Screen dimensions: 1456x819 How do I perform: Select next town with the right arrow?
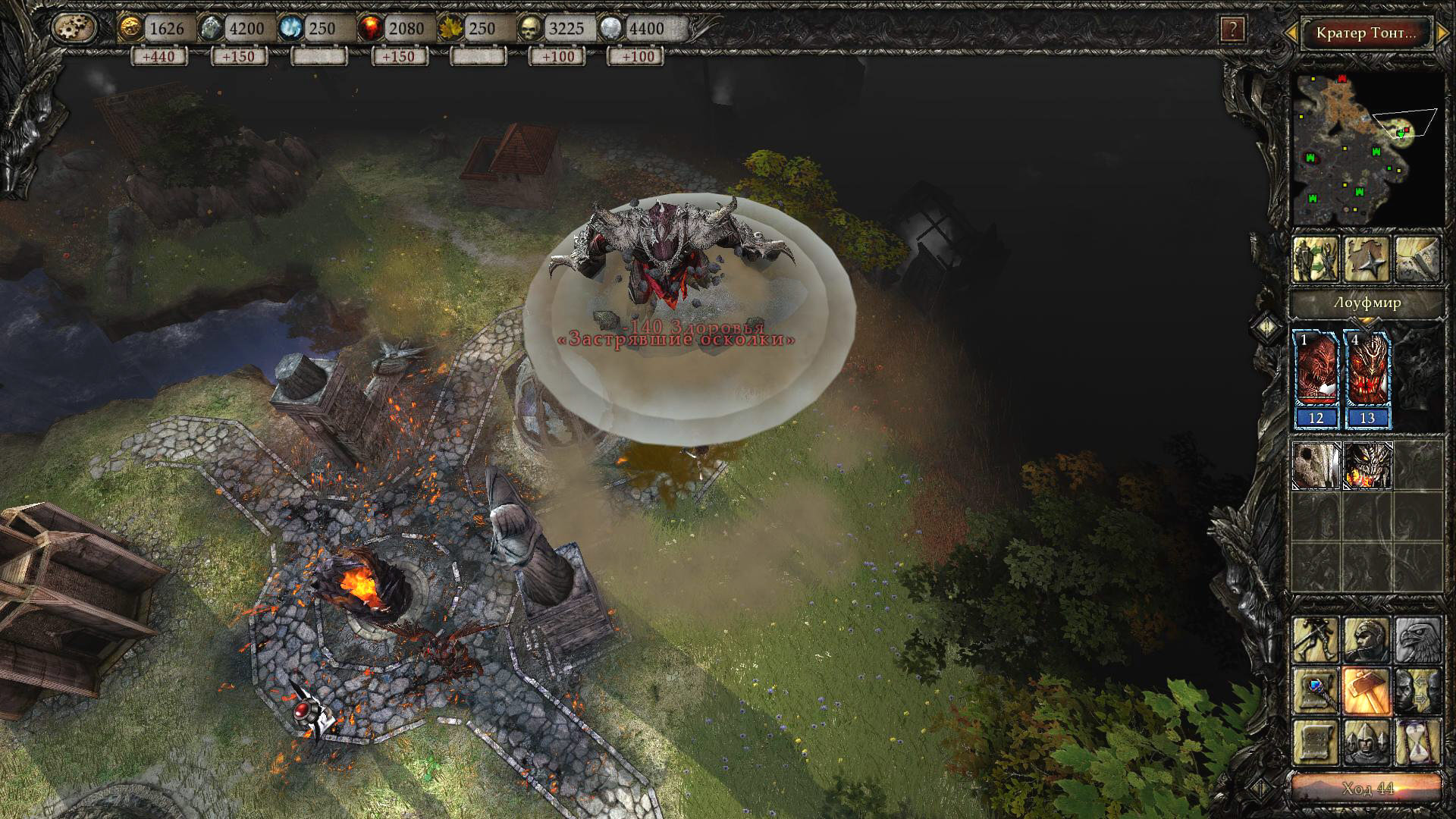click(x=1442, y=33)
